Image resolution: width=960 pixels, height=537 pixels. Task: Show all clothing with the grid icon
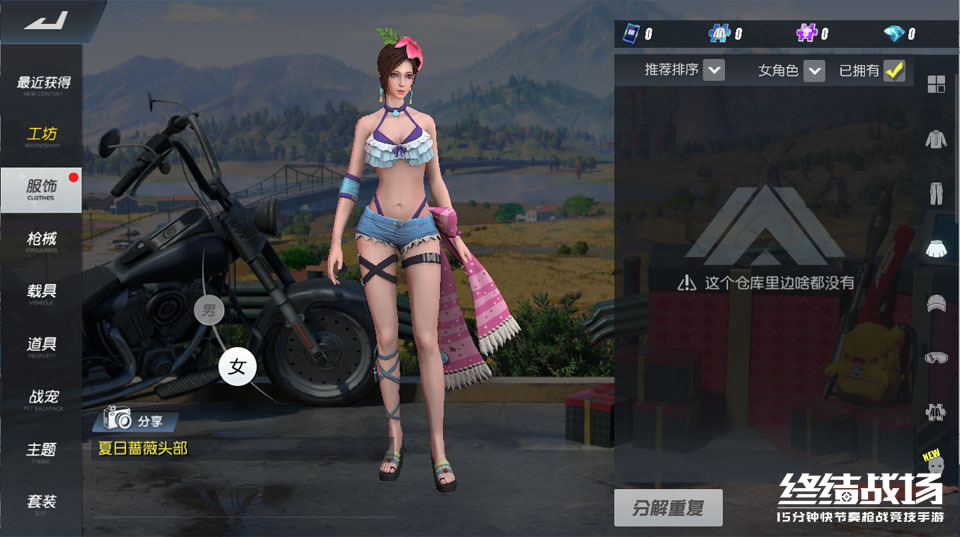(936, 84)
